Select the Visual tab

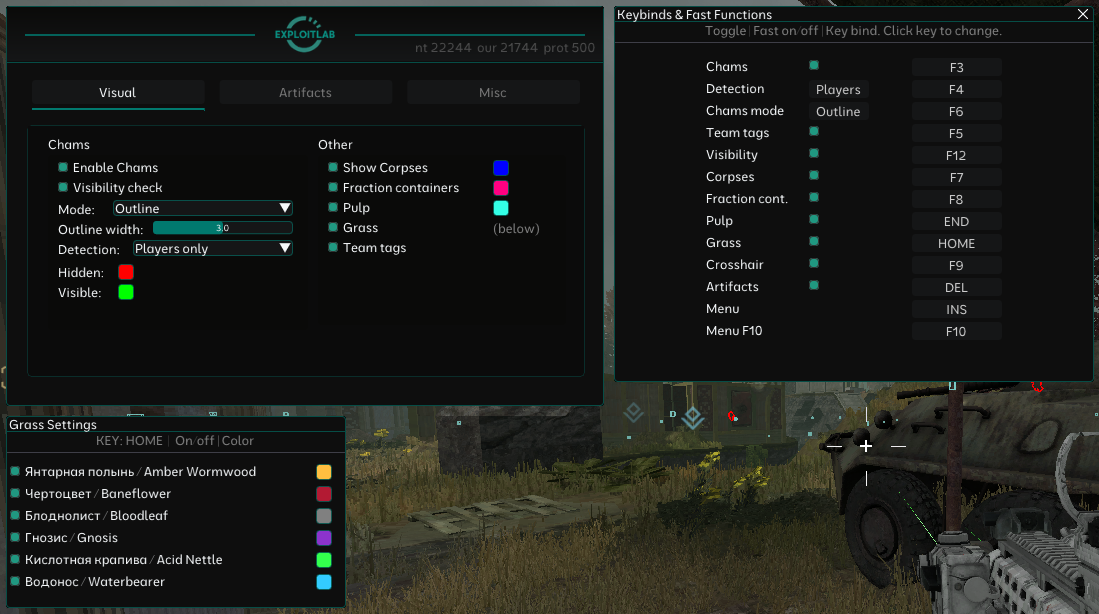point(118,93)
